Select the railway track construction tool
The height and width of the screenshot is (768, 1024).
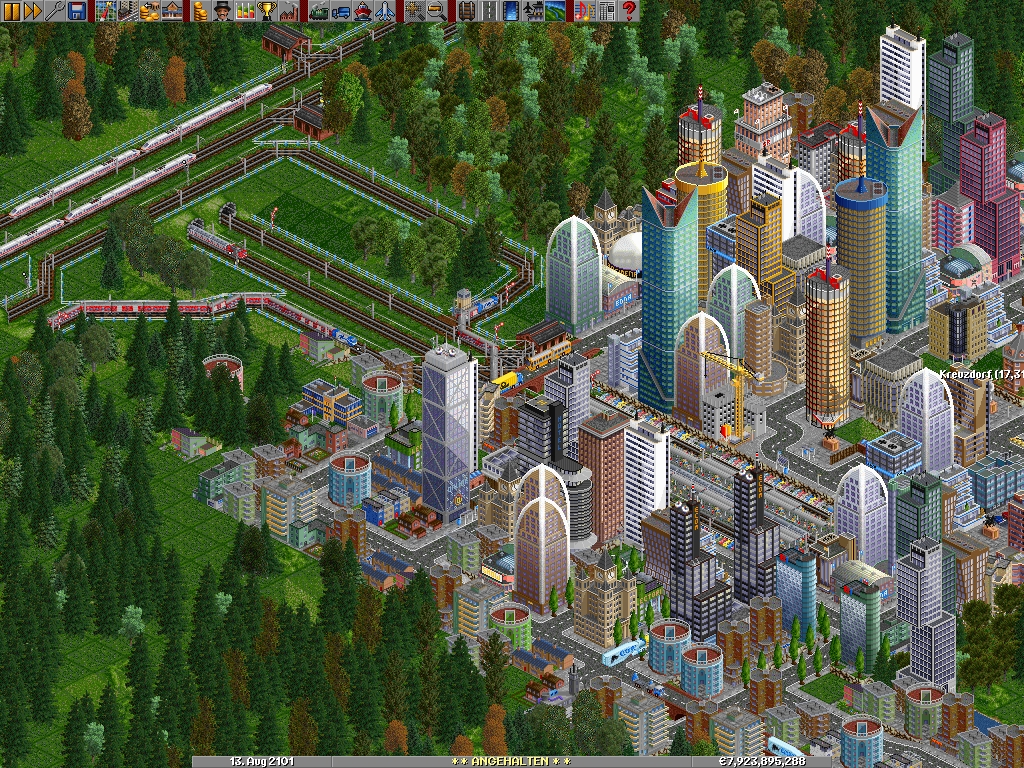pos(466,11)
